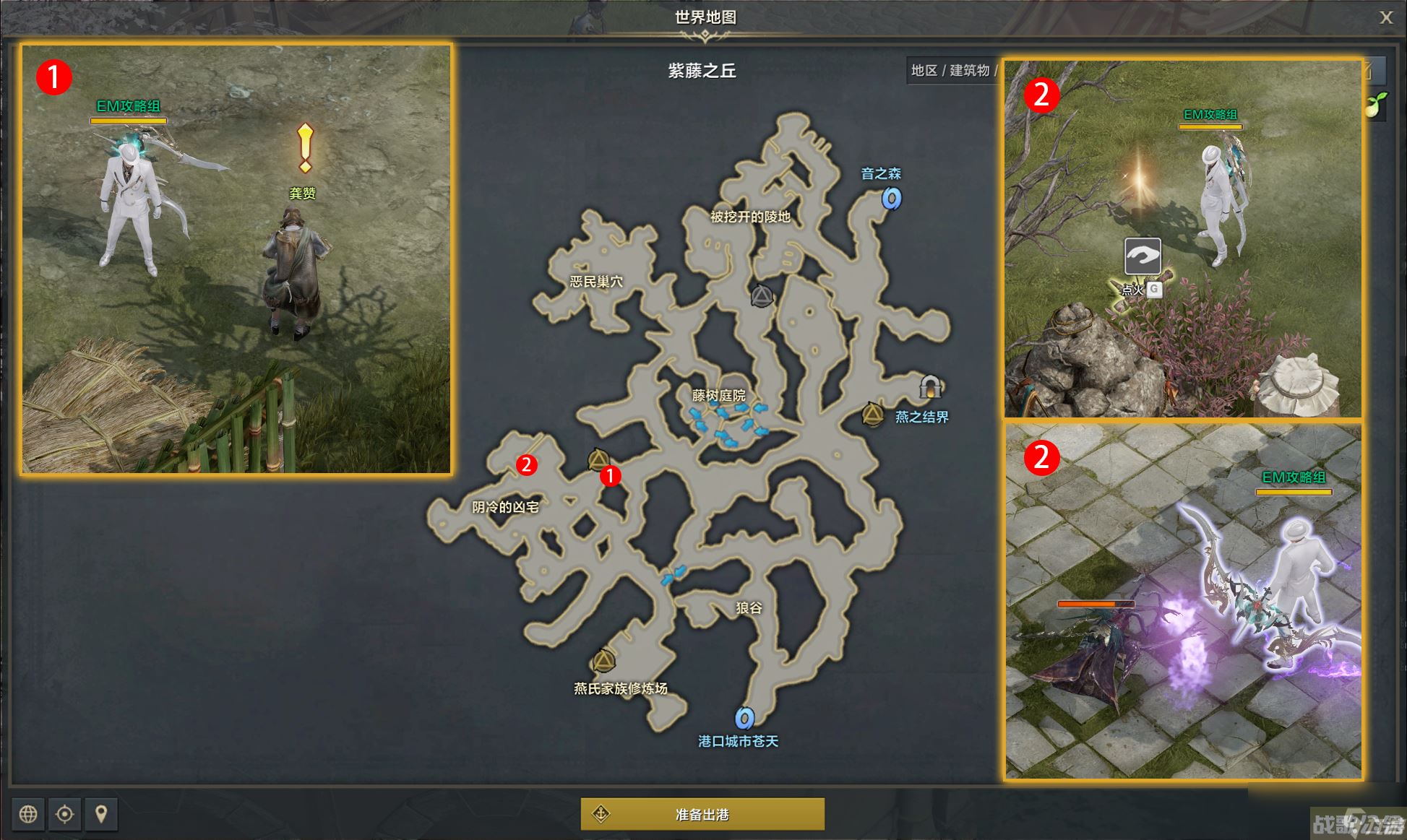Close the 世界地图 window with X
1407x840 pixels.
click(1387, 17)
